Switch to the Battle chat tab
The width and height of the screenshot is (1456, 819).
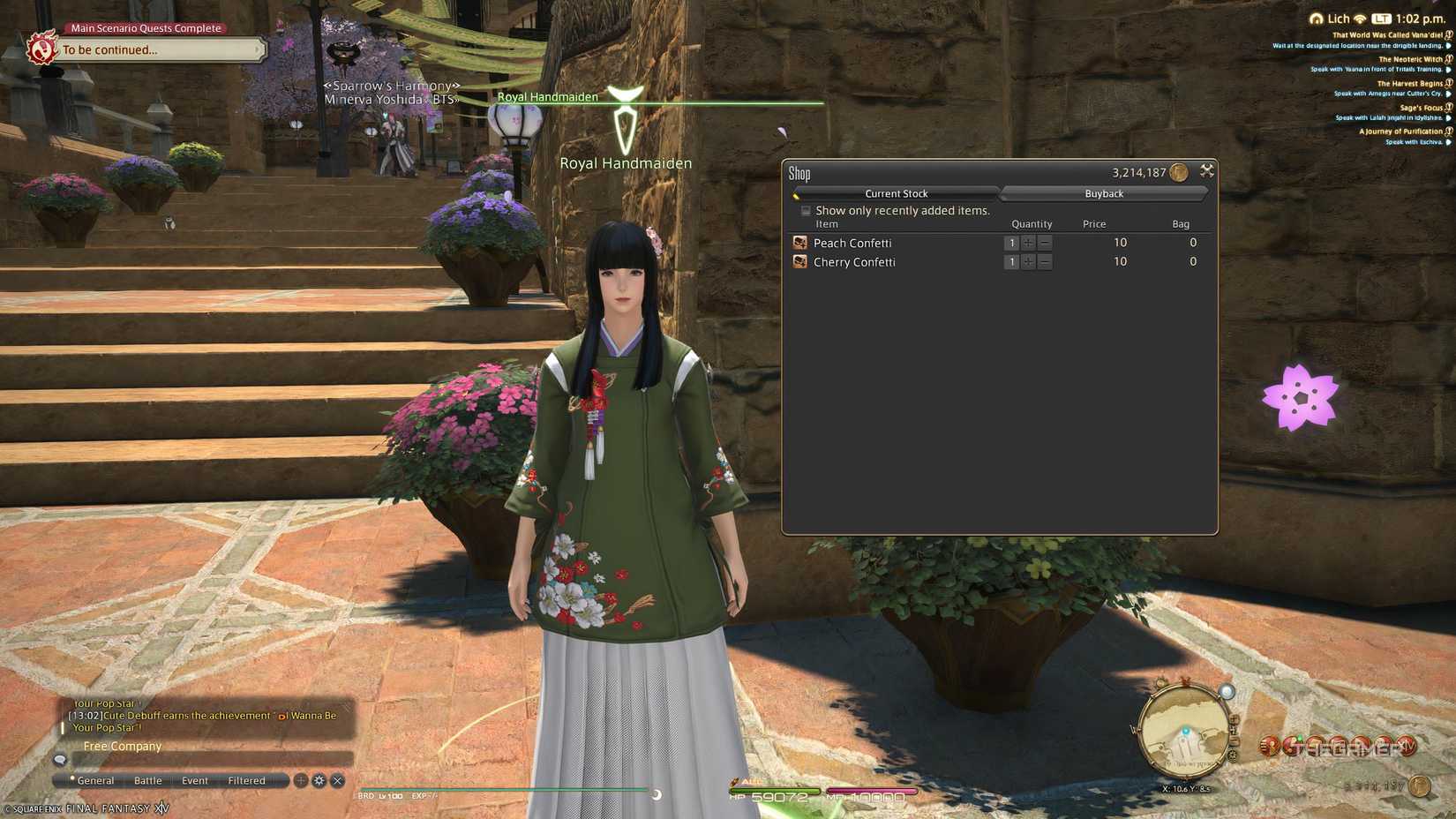(146, 780)
